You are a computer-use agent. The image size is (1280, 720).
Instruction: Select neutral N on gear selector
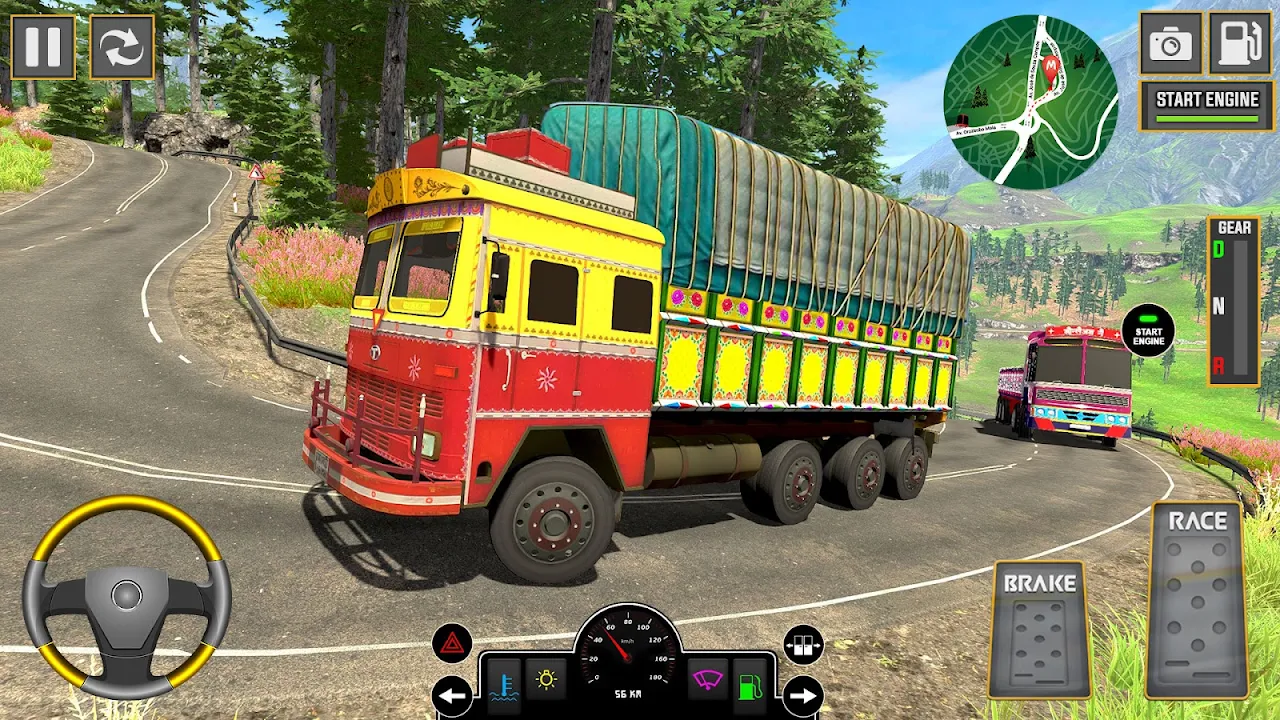(1219, 307)
